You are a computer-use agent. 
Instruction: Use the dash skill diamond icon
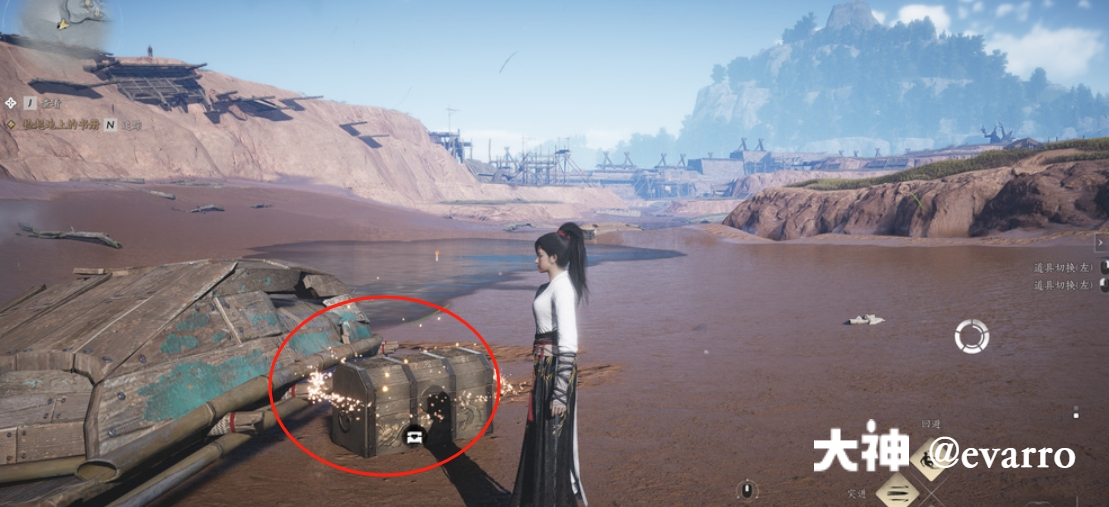point(897,490)
